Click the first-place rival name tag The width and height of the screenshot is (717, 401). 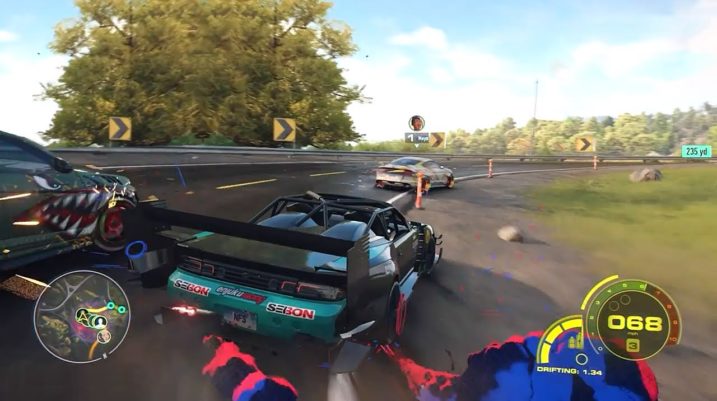[x=416, y=138]
